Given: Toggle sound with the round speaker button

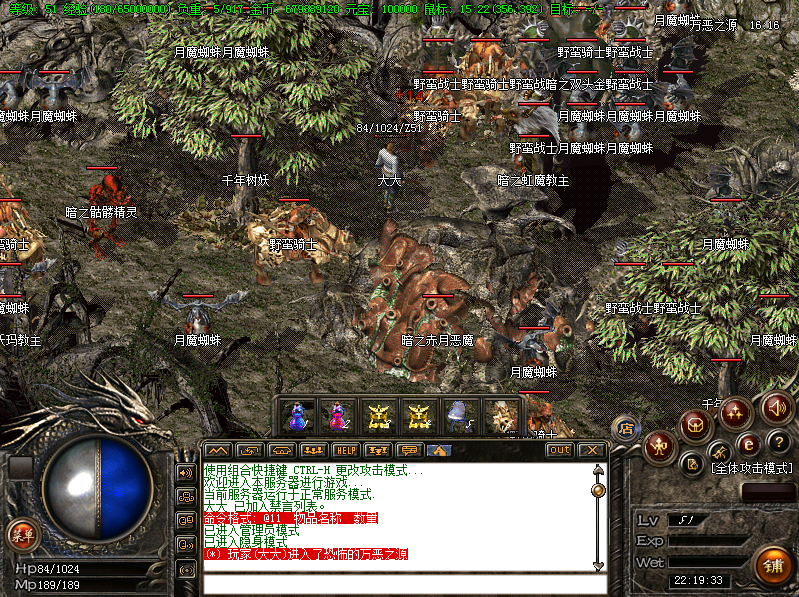Looking at the screenshot, I should (x=777, y=406).
